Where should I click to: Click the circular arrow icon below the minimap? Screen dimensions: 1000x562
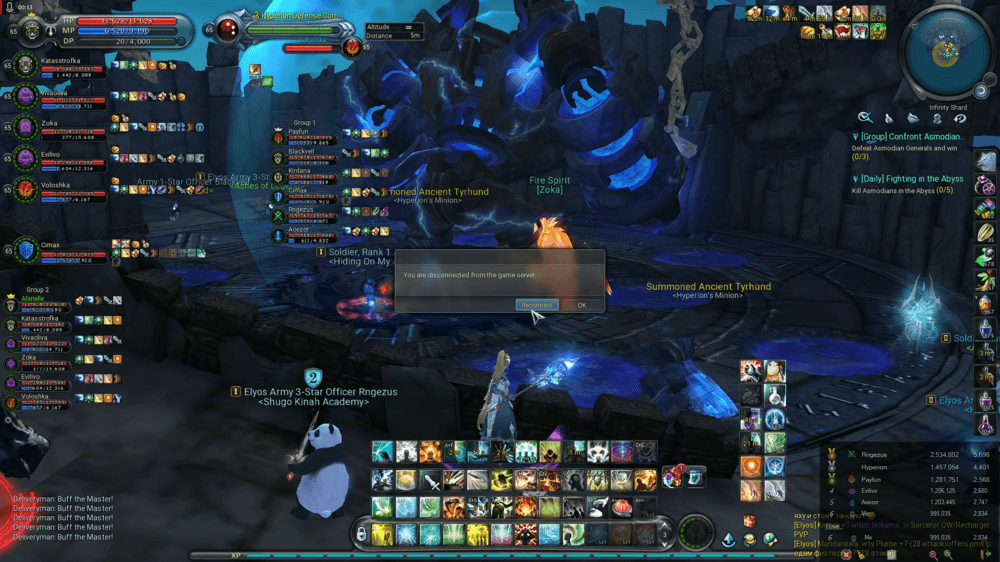[958, 118]
